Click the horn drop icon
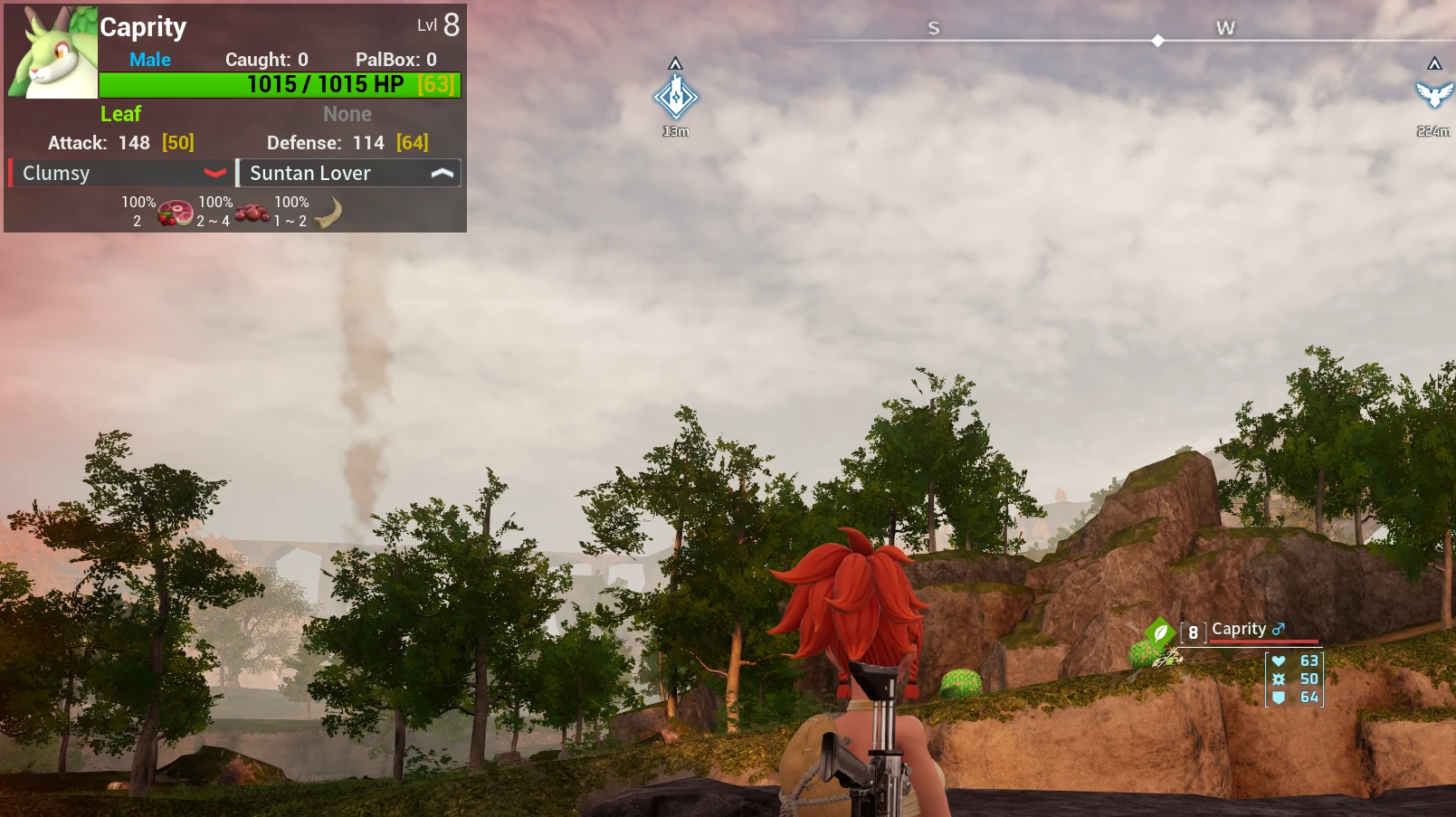This screenshot has width=1456, height=817. [328, 214]
